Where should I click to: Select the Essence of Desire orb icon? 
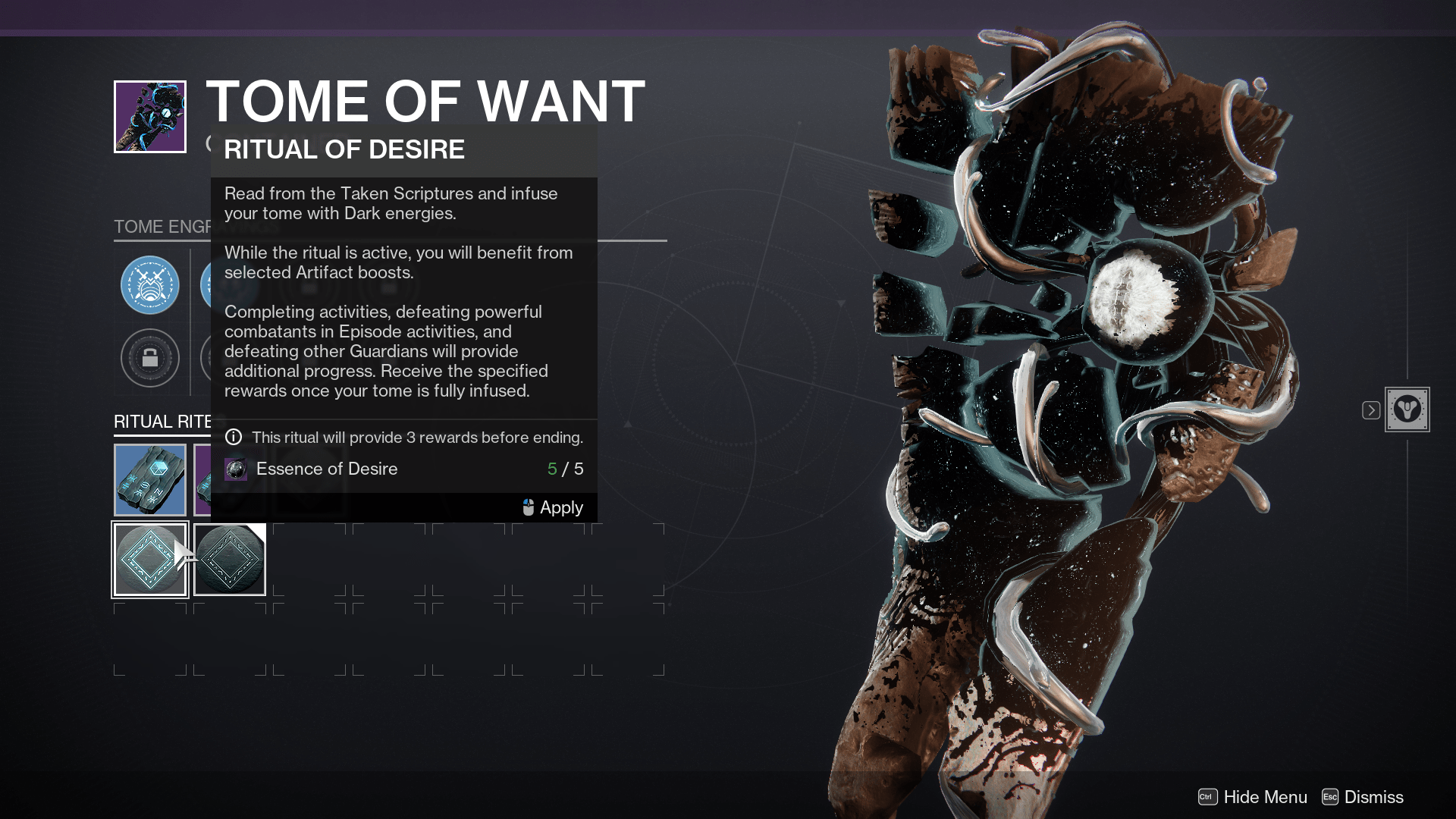[x=234, y=469]
